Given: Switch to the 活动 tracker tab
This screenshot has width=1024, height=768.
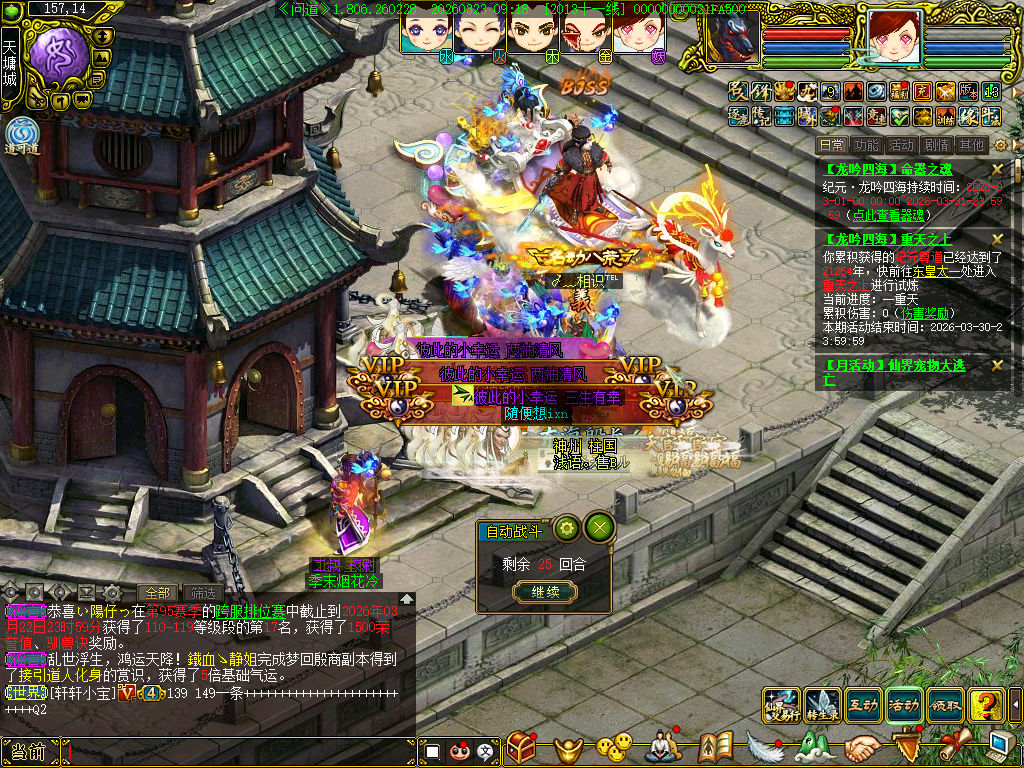Looking at the screenshot, I should coord(901,145).
